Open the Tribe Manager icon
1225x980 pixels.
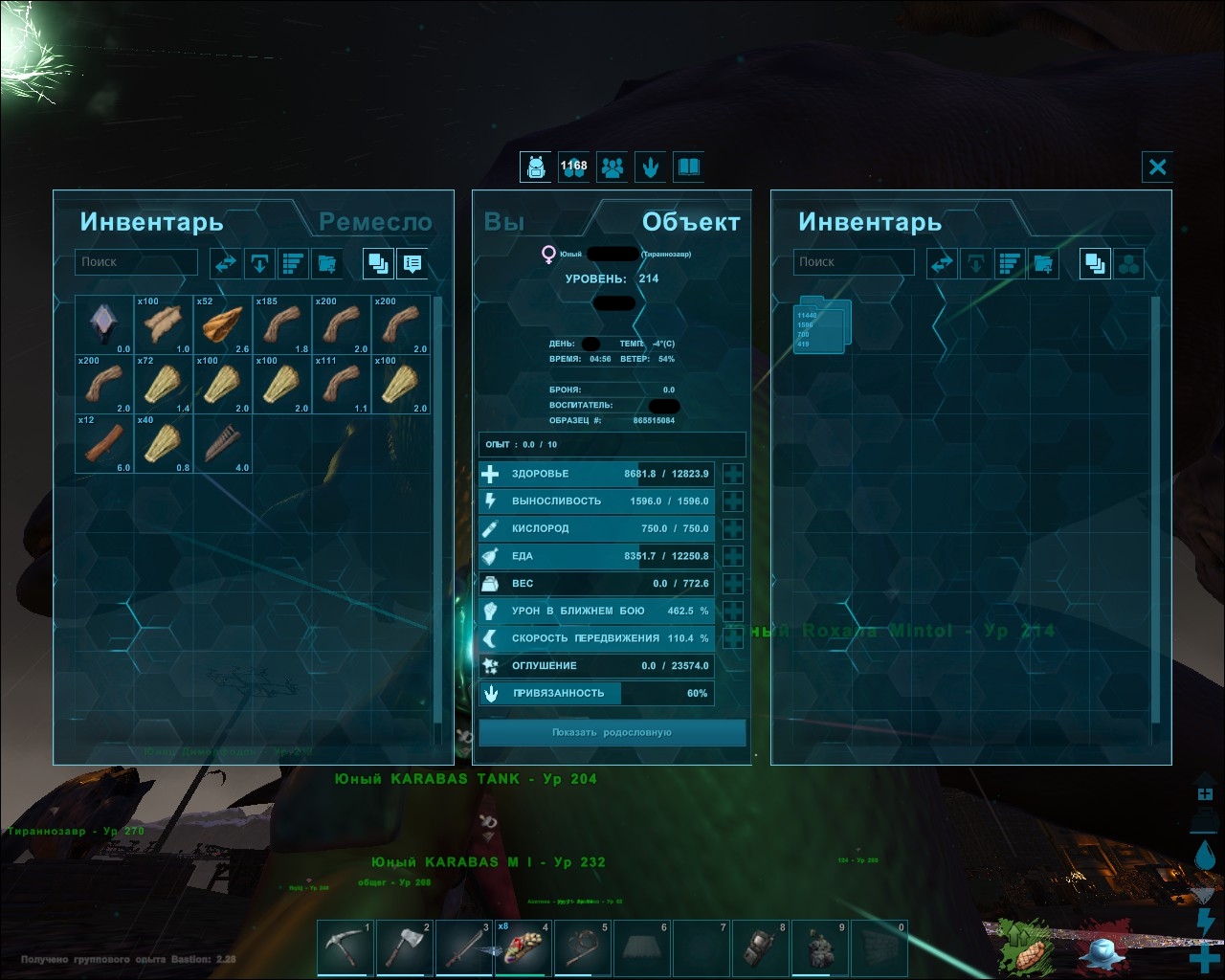[612, 167]
